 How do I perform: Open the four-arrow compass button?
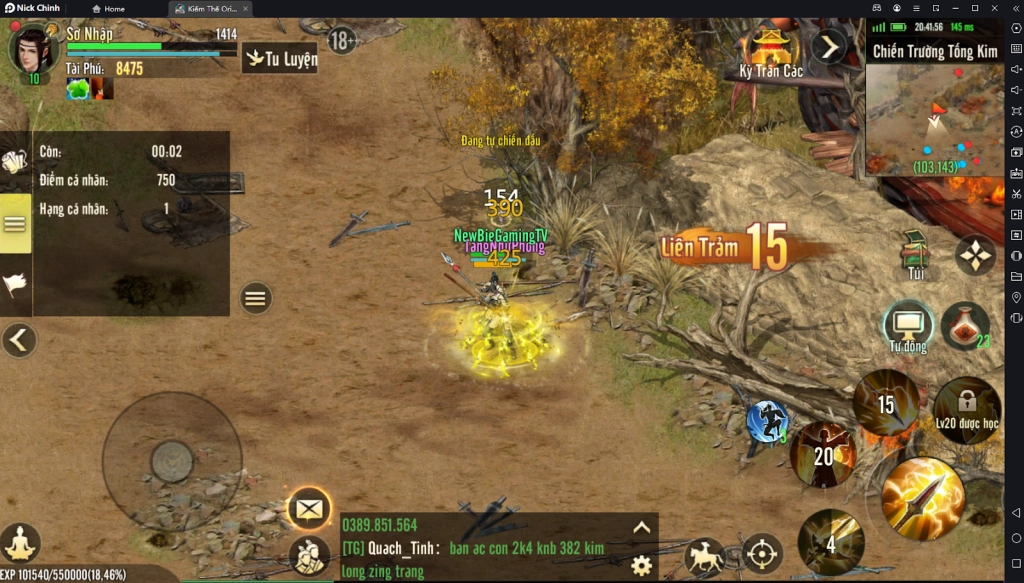974,255
